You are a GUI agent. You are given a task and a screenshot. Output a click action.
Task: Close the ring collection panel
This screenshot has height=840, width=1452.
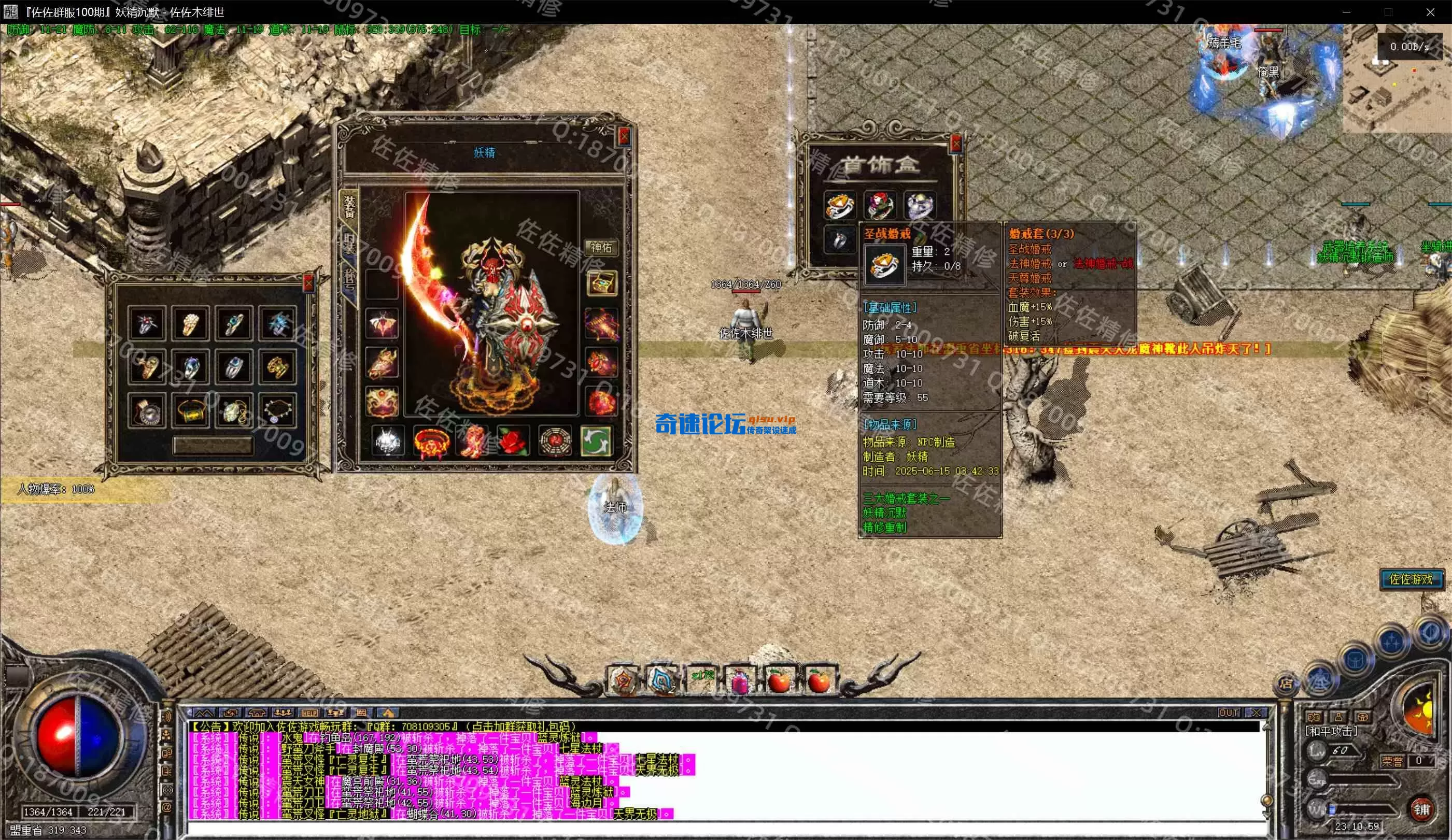point(308,283)
